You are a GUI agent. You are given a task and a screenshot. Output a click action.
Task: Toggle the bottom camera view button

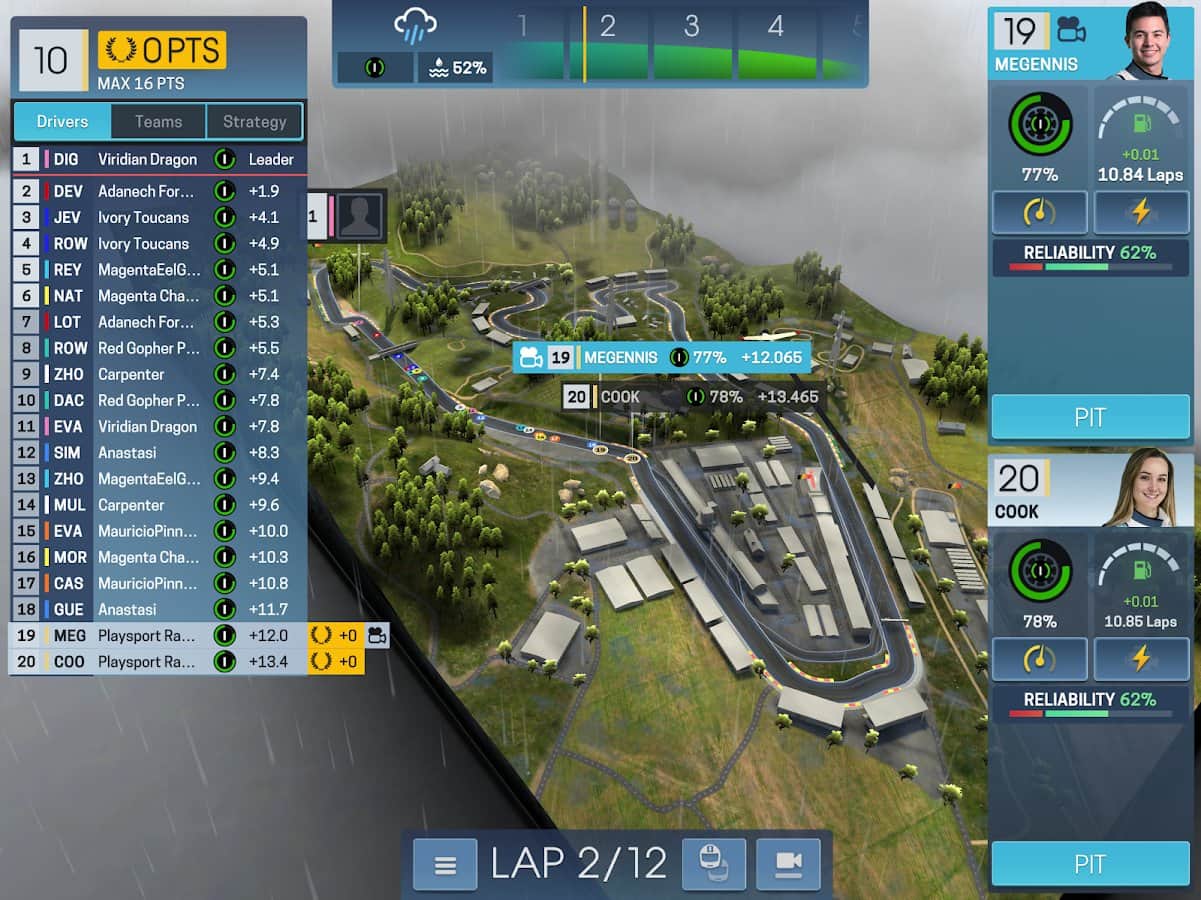click(x=788, y=864)
